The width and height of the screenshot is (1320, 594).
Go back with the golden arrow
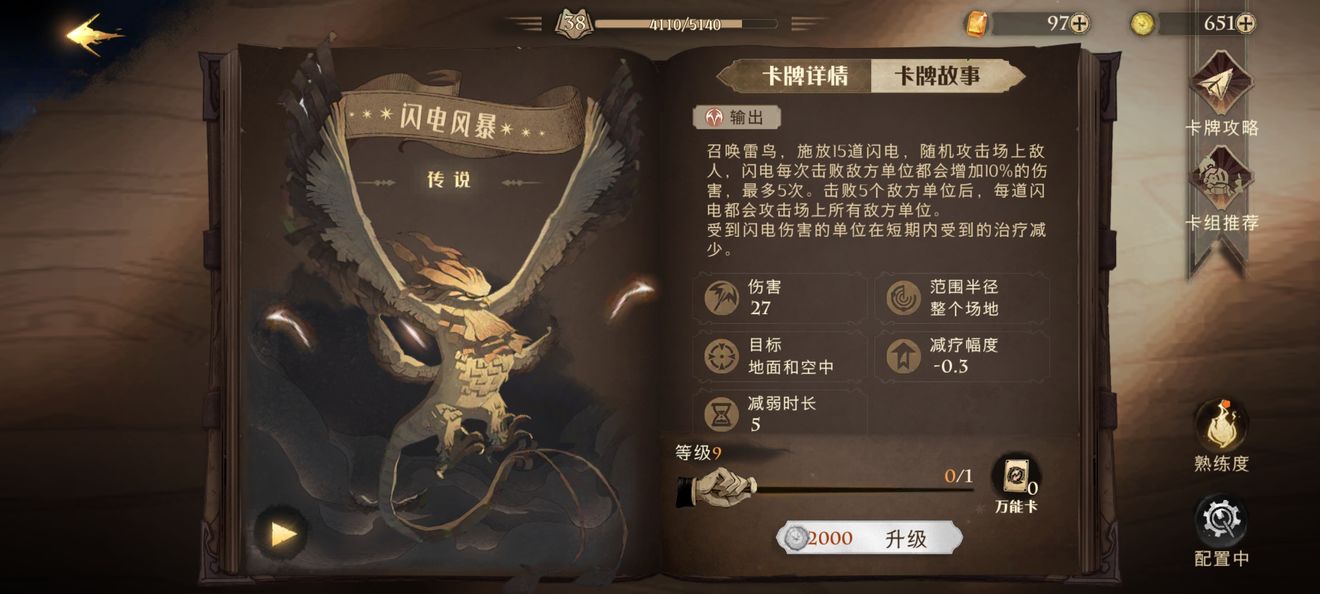pos(95,36)
